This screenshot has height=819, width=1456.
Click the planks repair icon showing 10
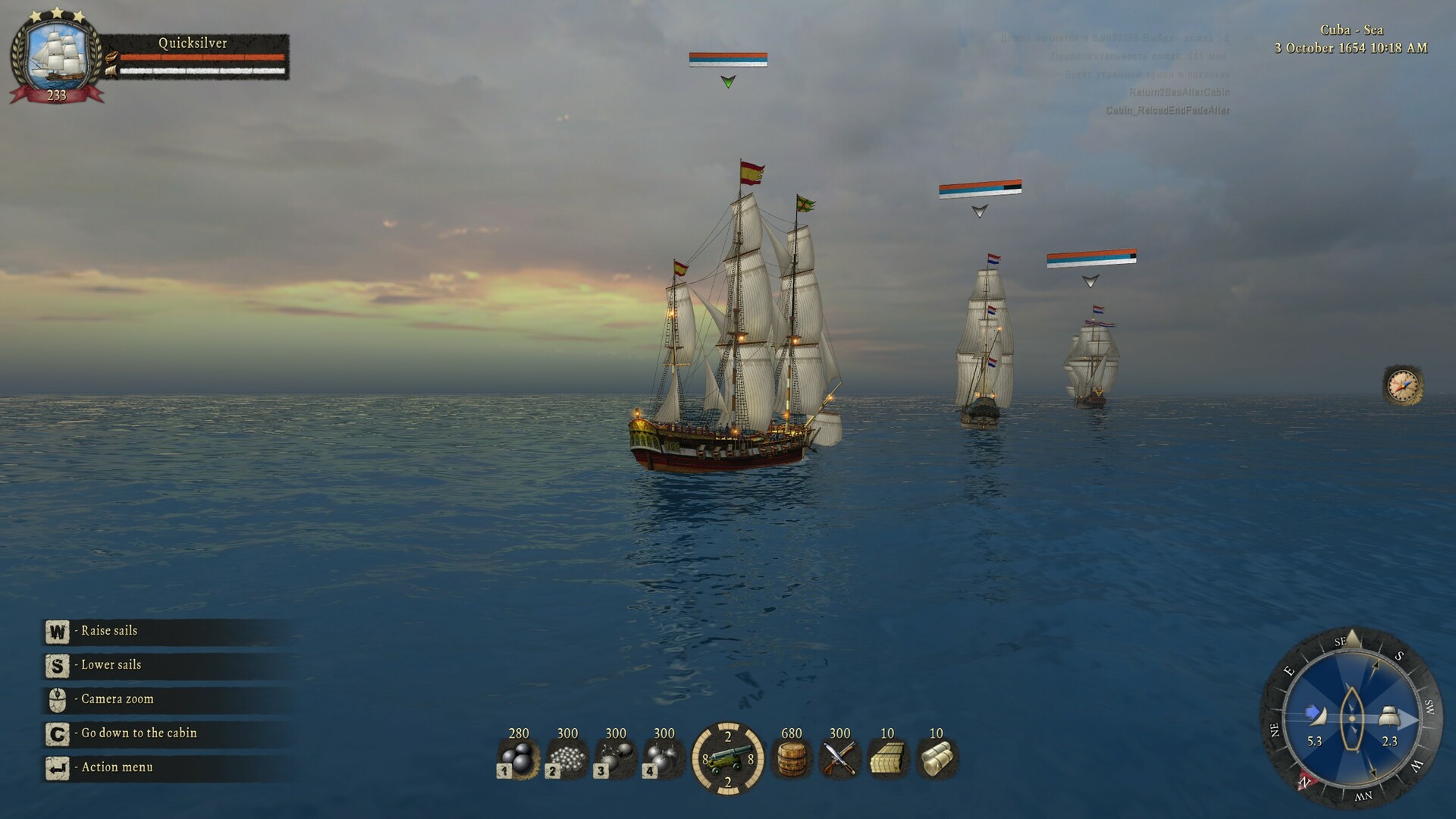point(887,758)
